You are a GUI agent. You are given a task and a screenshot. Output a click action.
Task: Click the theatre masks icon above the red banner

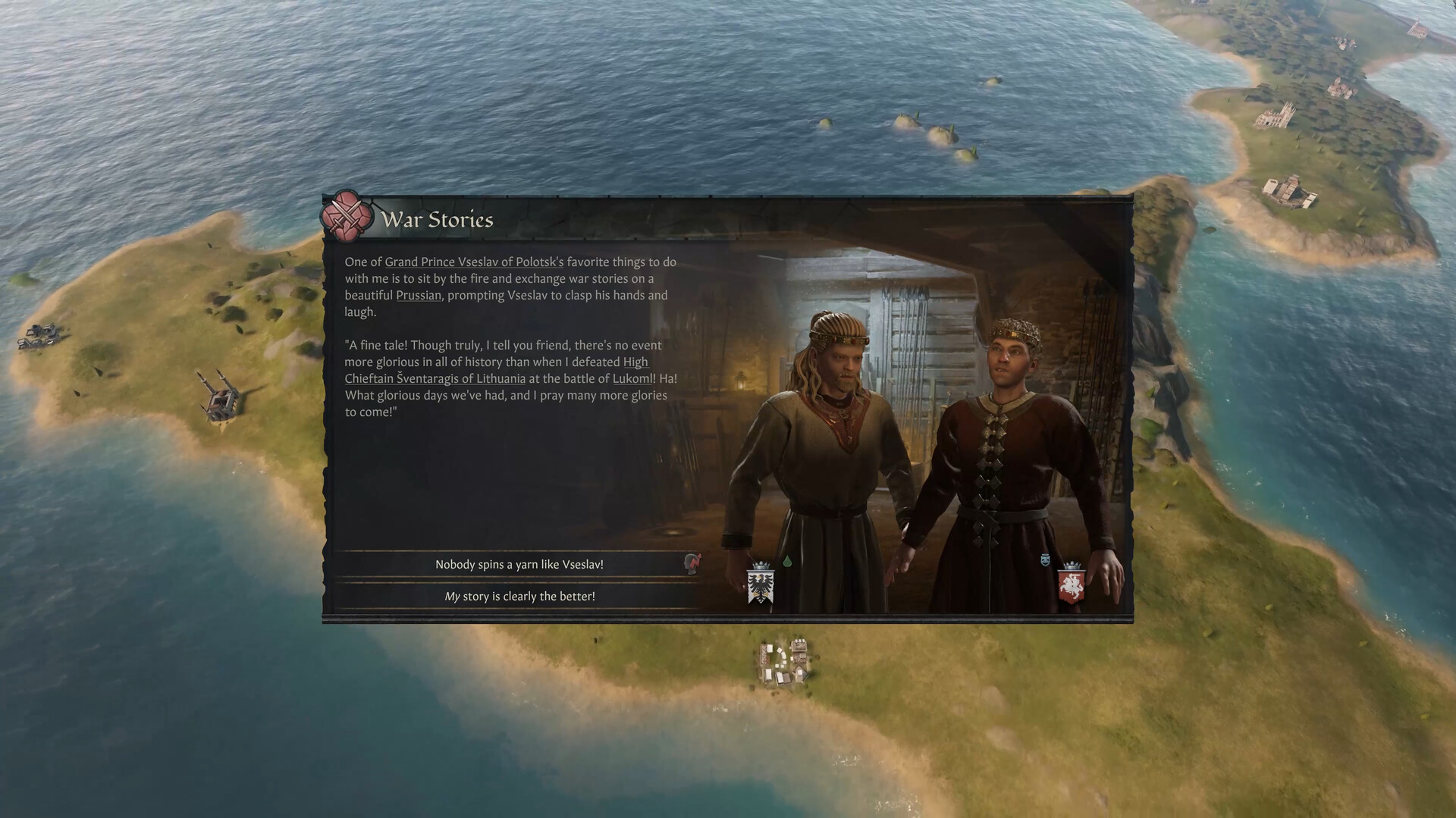coord(1045,559)
